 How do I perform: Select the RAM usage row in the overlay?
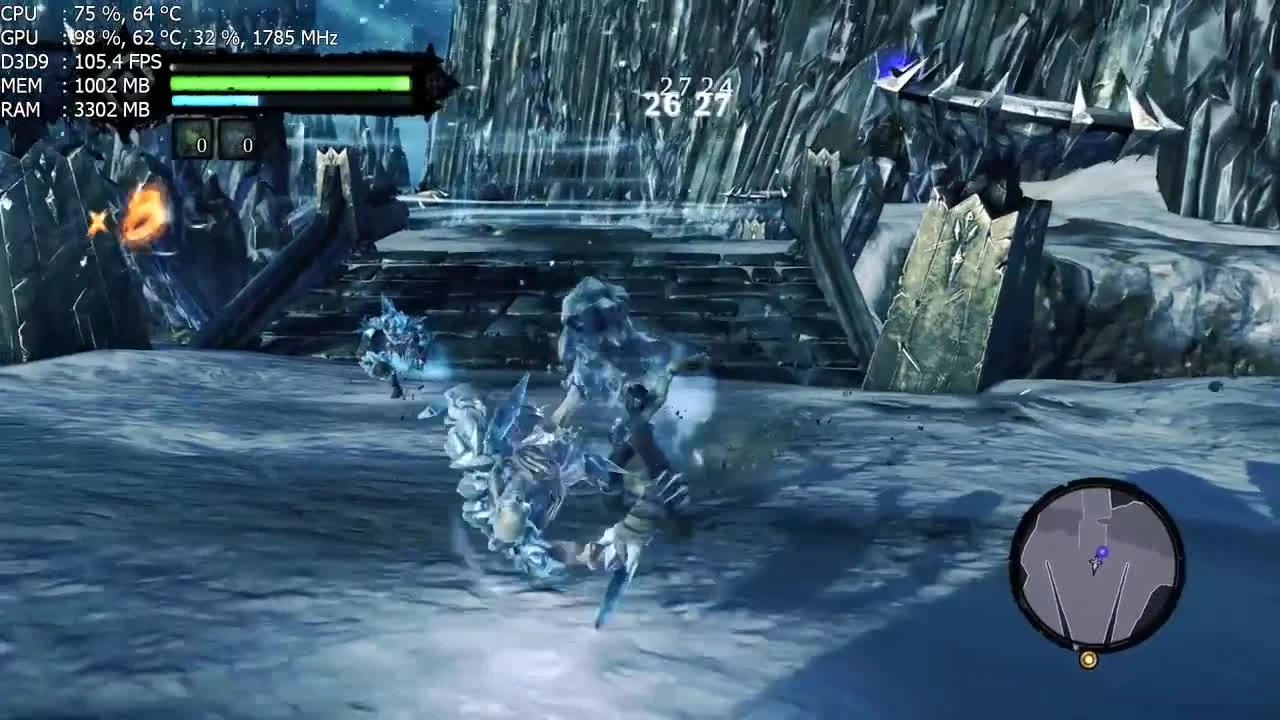tap(80, 109)
